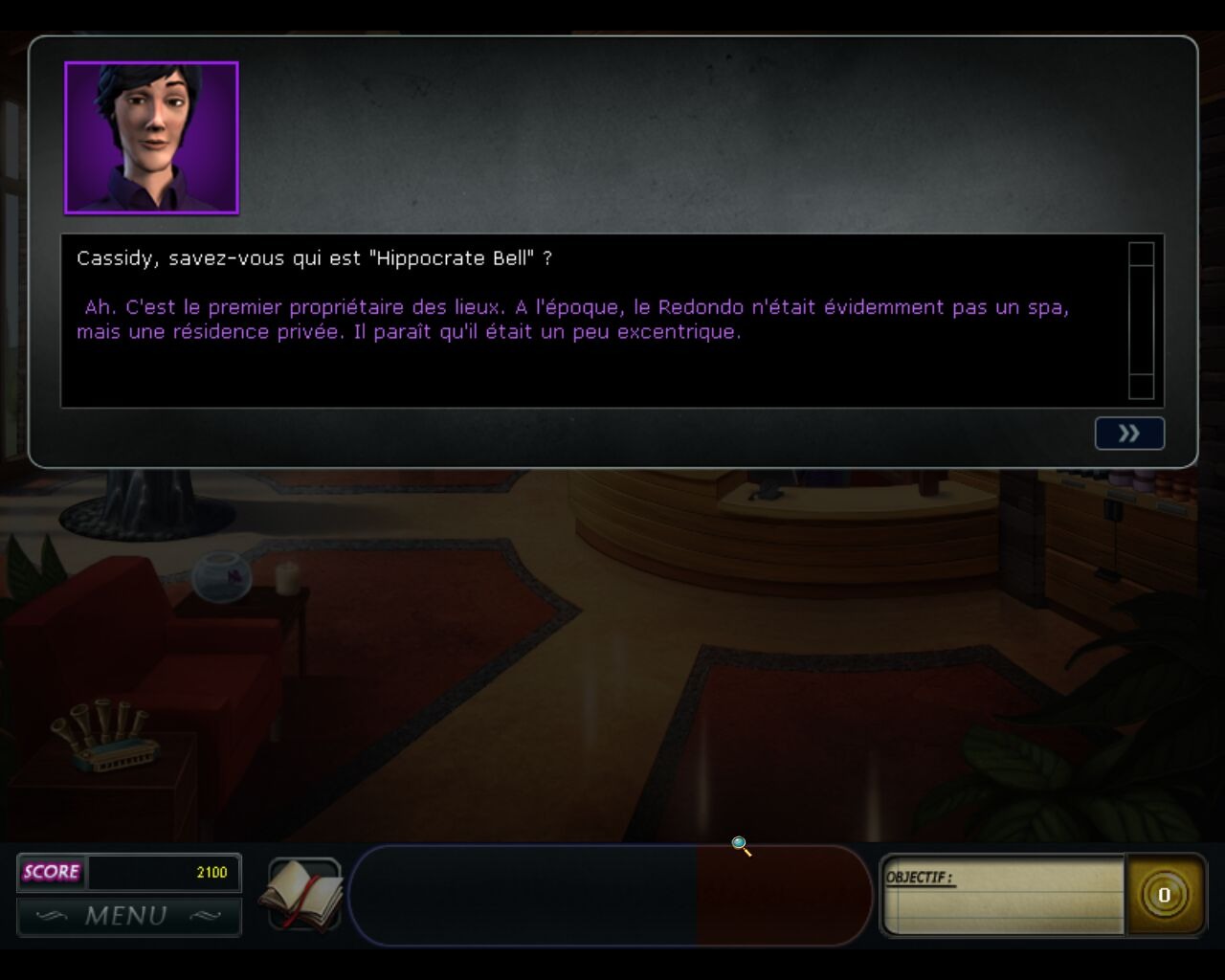This screenshot has height=980, width=1225.
Task: Open the MENU button
Action: coord(128,916)
